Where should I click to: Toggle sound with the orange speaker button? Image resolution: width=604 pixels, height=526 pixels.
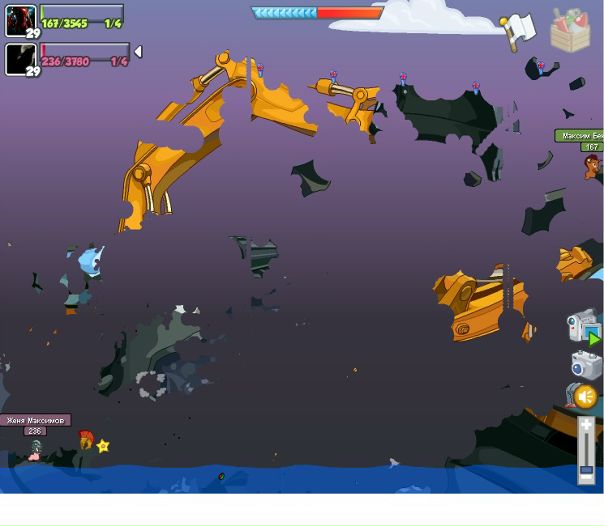click(585, 397)
